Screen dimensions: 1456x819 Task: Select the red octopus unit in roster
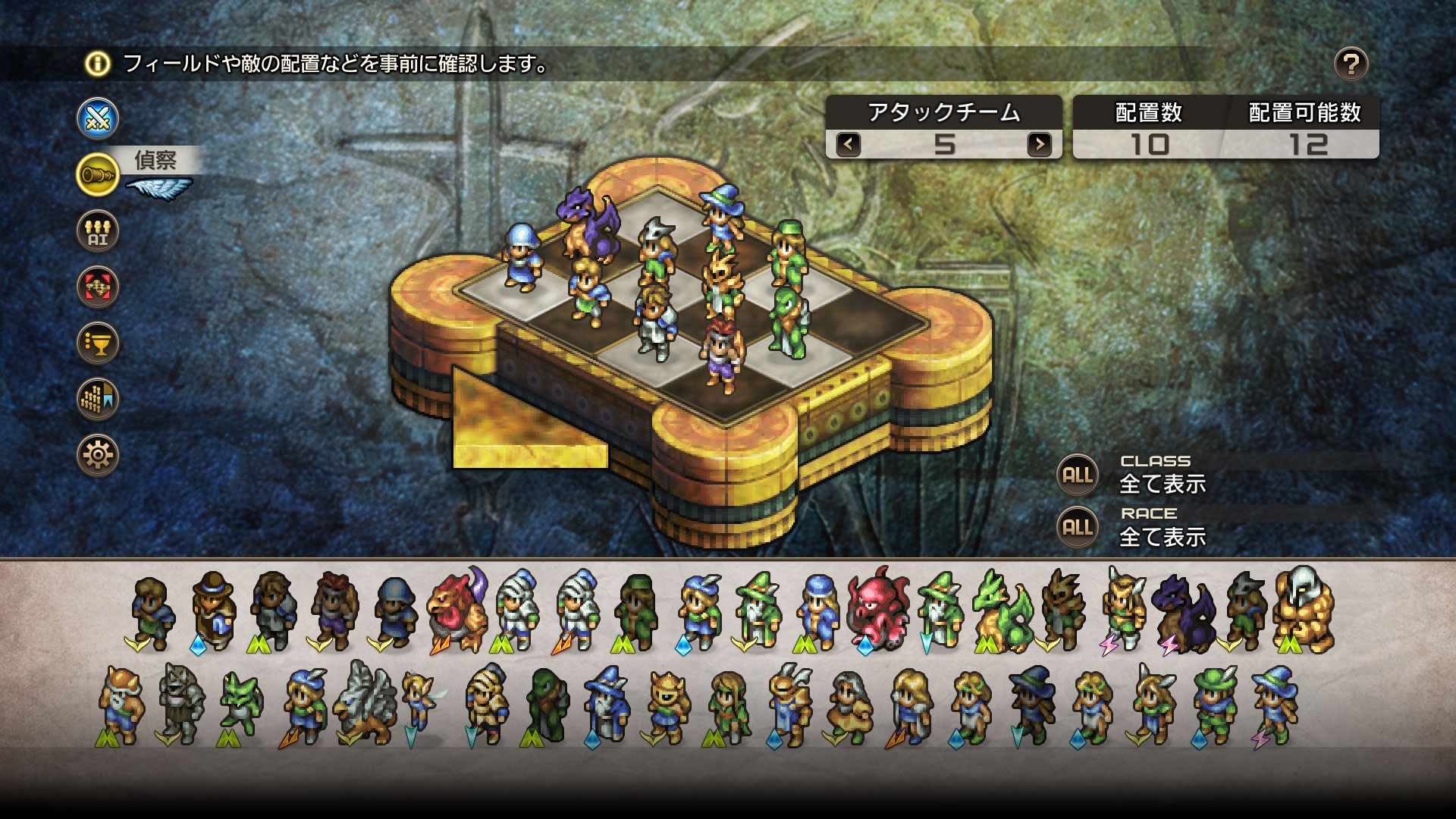pos(878,610)
